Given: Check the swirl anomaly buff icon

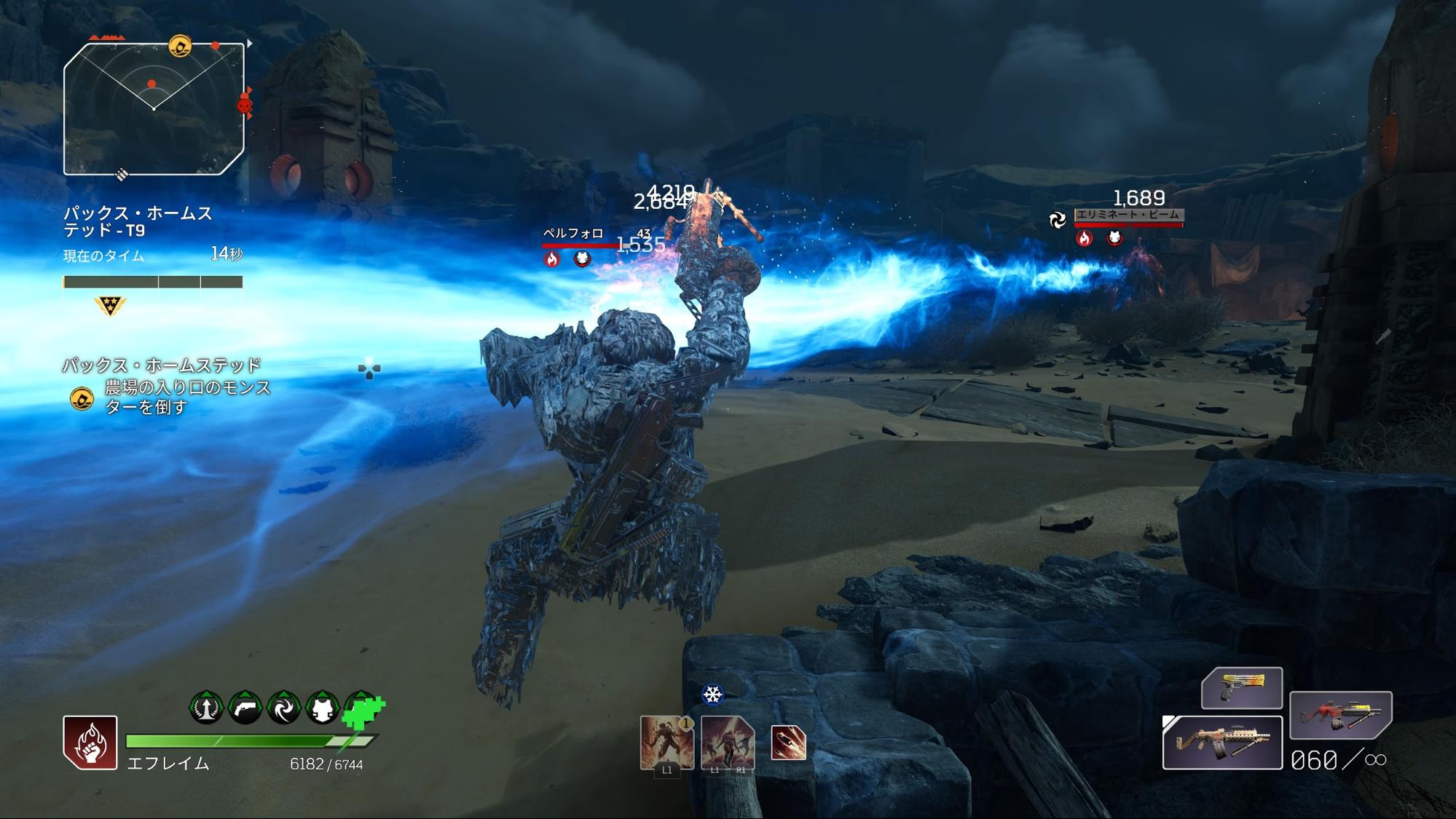Looking at the screenshot, I should [x=283, y=707].
